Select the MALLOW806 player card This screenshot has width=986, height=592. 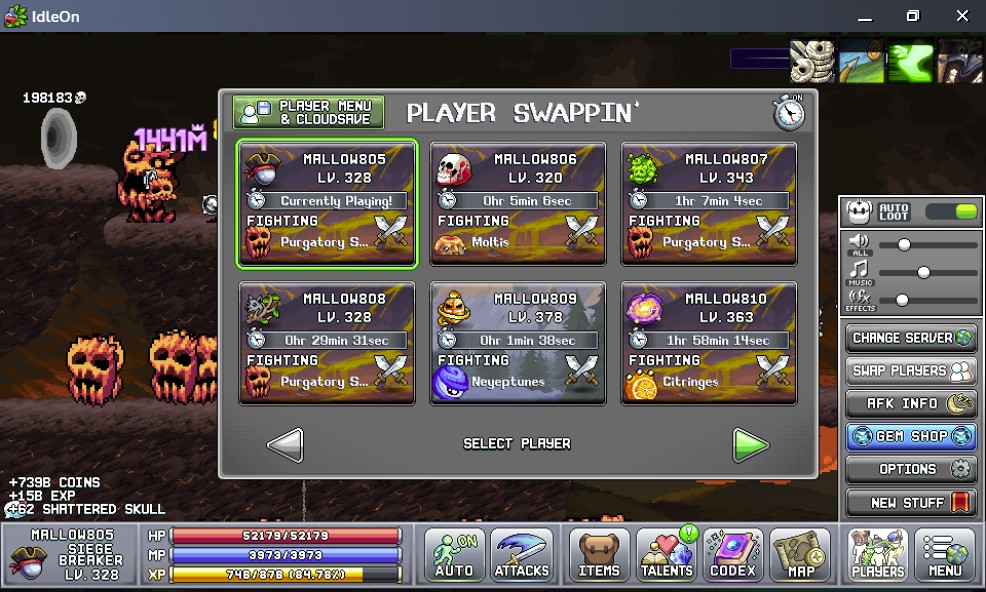point(518,204)
